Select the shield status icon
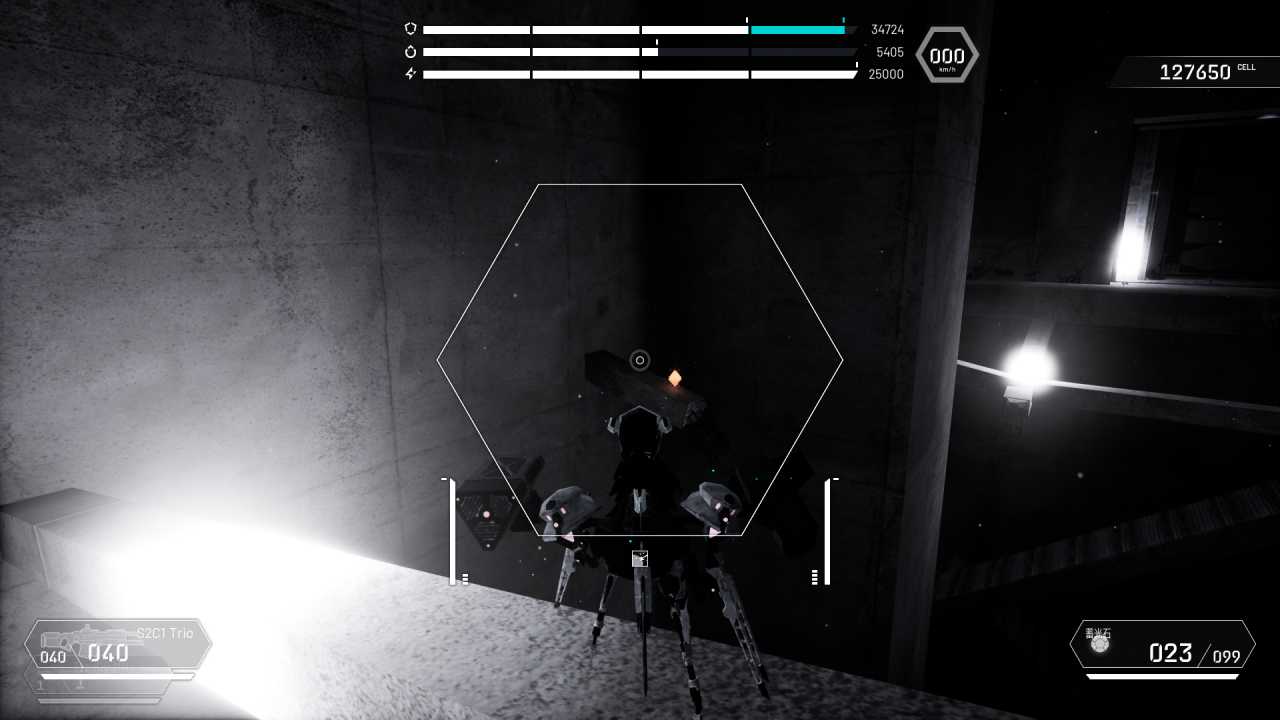Viewport: 1280px width, 720px height. tap(410, 27)
